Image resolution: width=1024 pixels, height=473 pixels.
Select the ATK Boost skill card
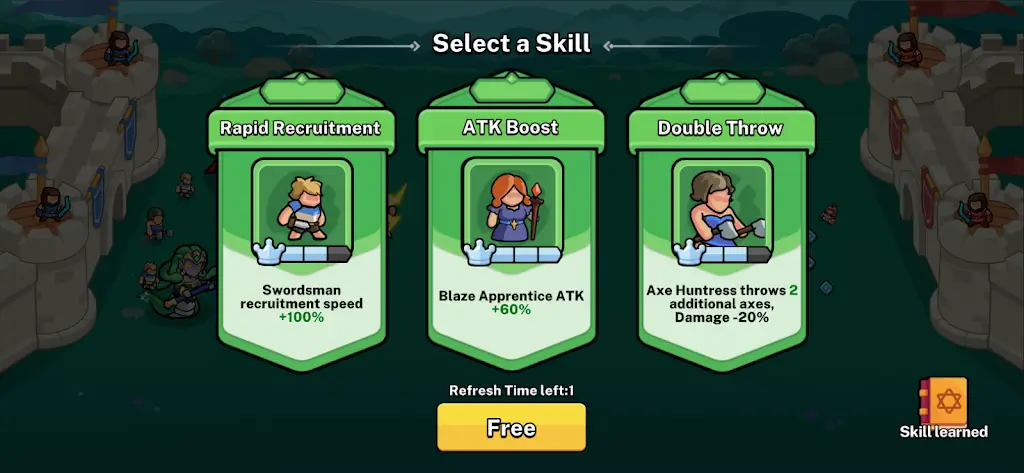[511, 230]
